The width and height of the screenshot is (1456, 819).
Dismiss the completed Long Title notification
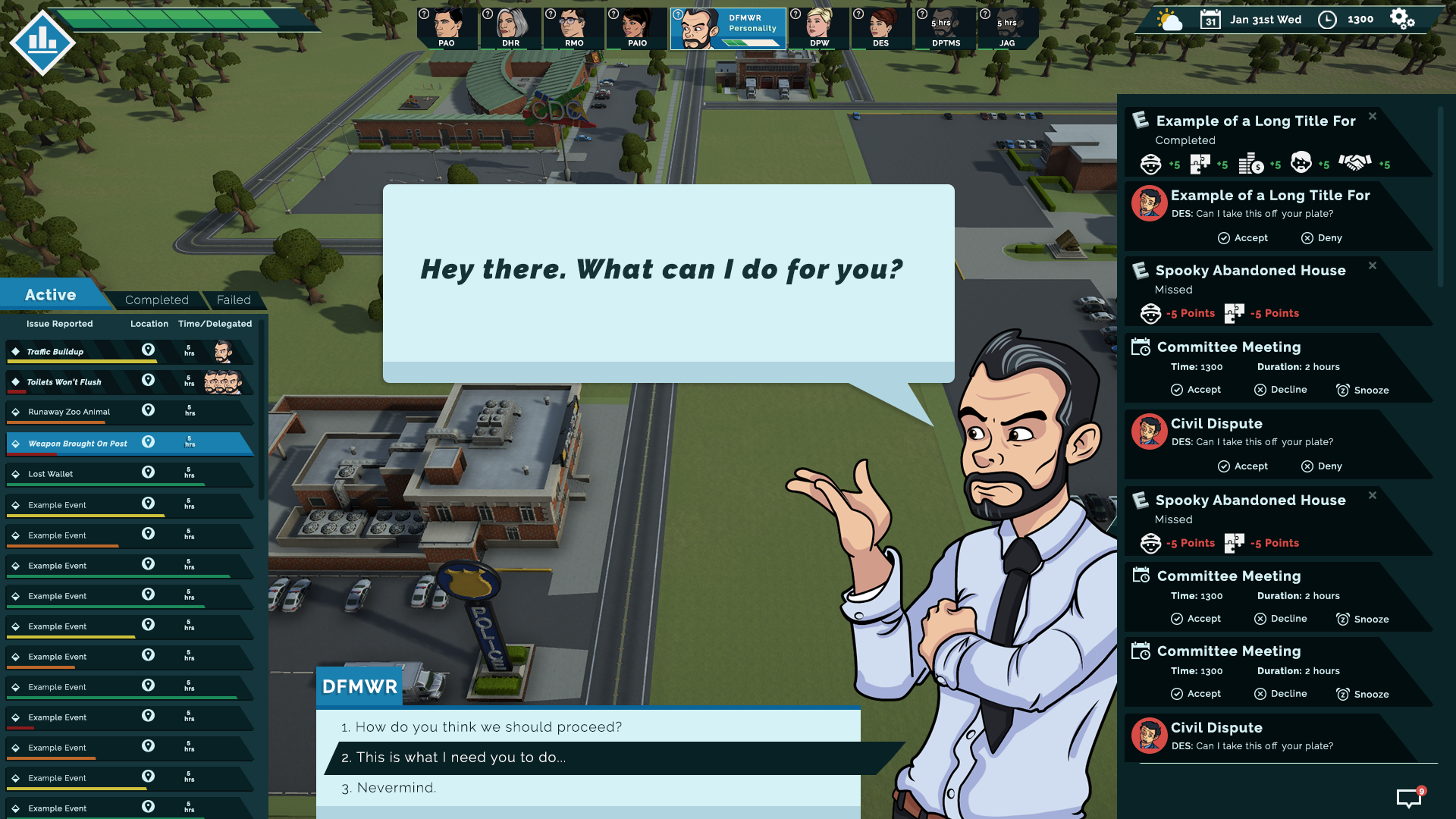(1373, 116)
